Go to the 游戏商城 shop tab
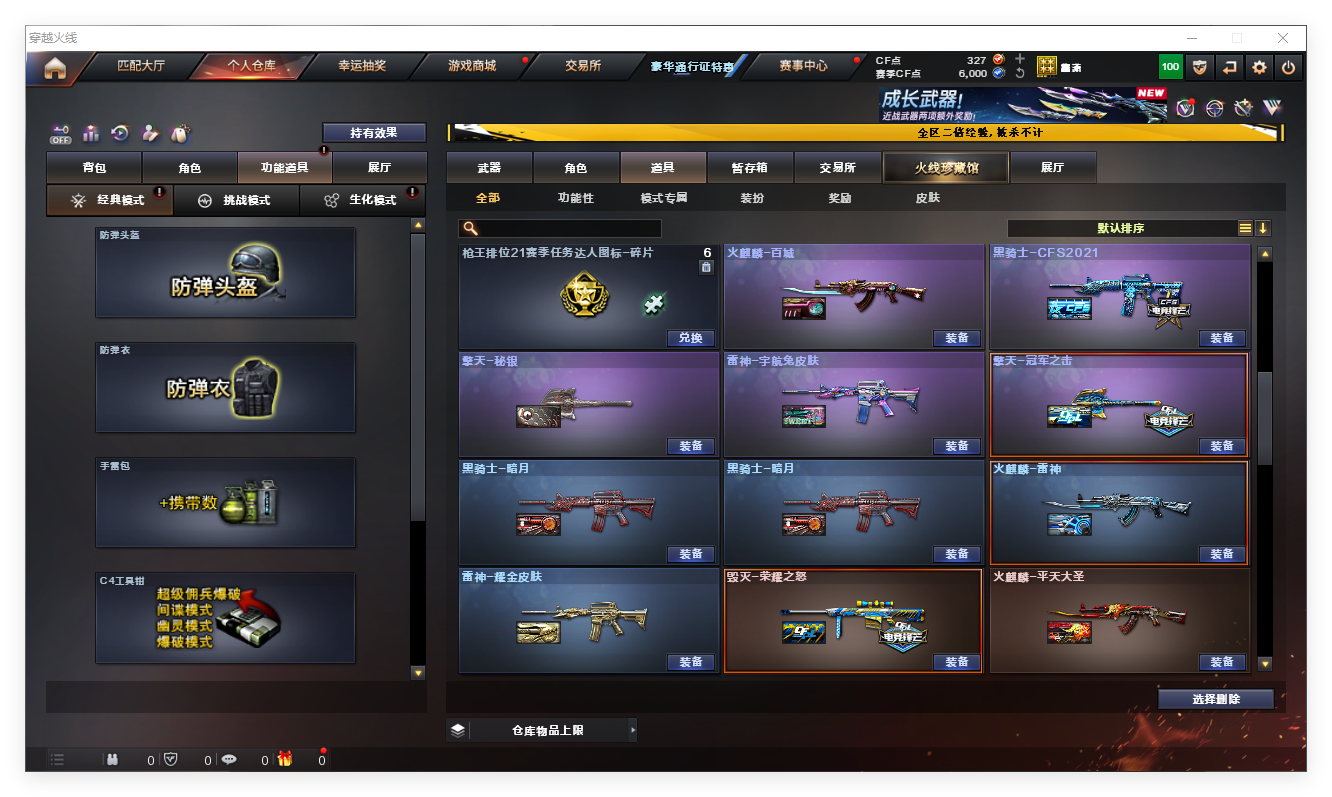This screenshot has height=797, width=1332. coord(471,66)
